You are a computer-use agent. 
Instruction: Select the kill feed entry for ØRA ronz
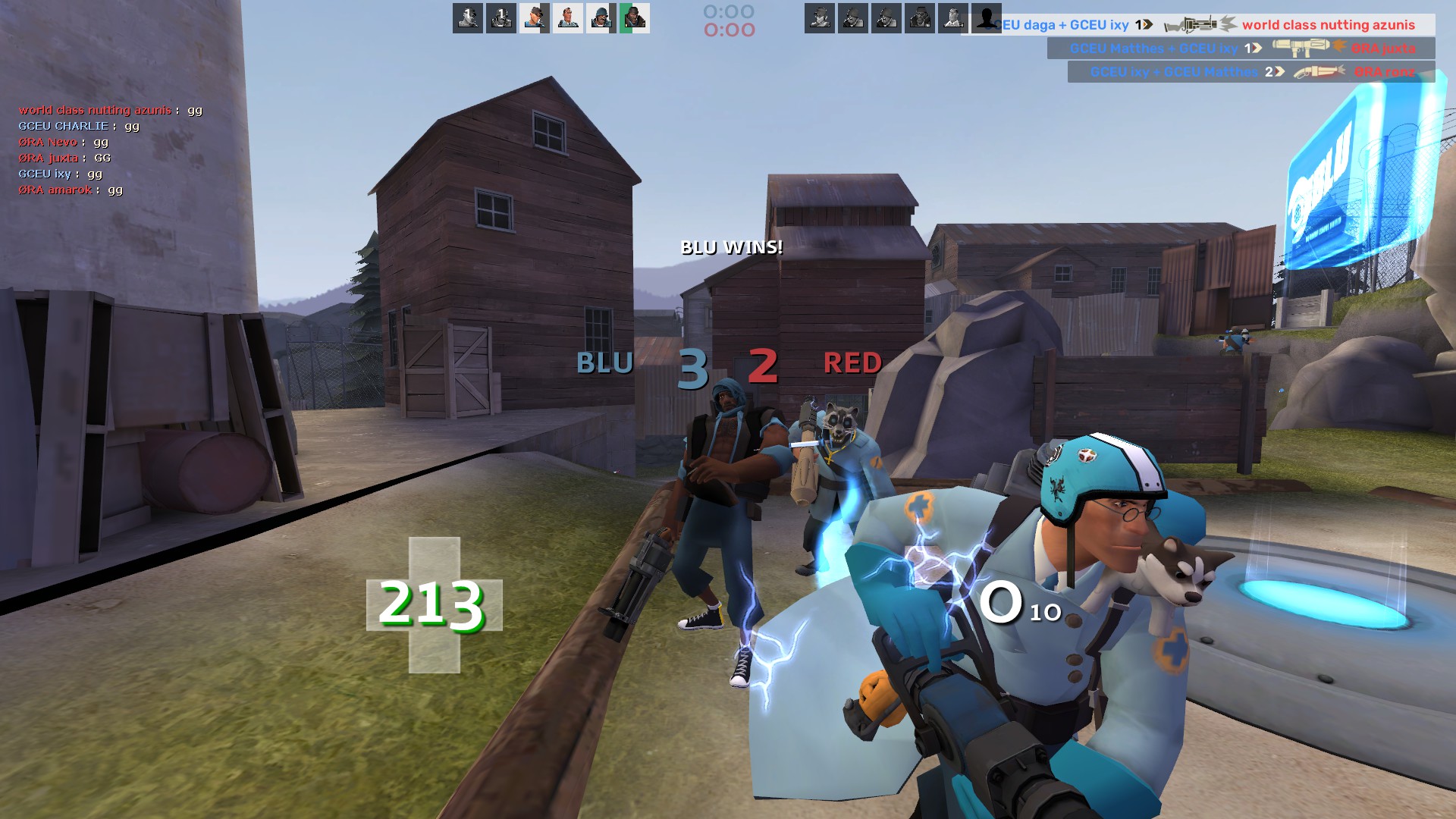(1251, 72)
